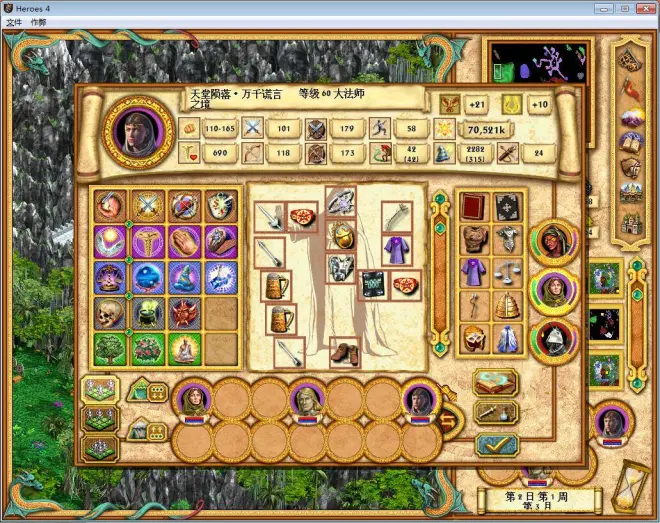
Task: Select the equipped golden helmet slot
Action: coord(342,236)
